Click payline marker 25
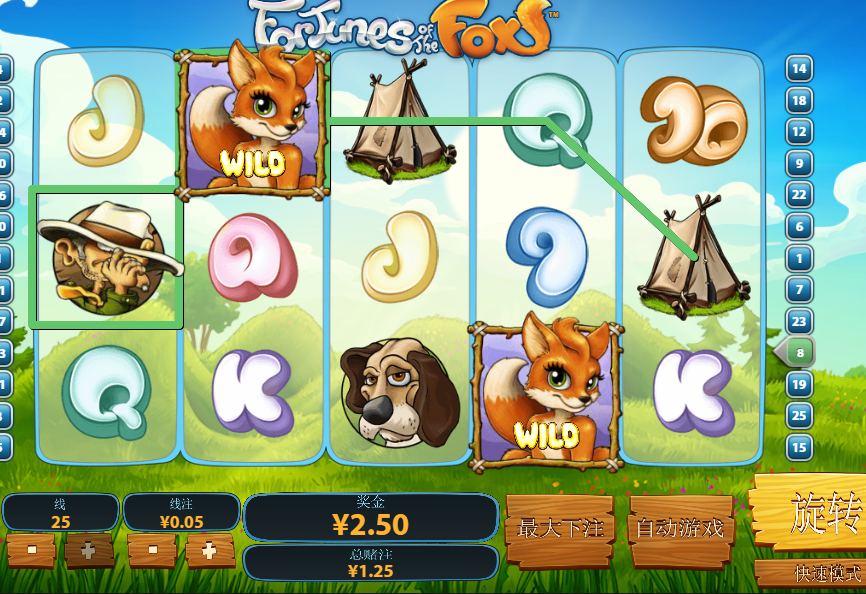The width and height of the screenshot is (866, 594). 799,415
